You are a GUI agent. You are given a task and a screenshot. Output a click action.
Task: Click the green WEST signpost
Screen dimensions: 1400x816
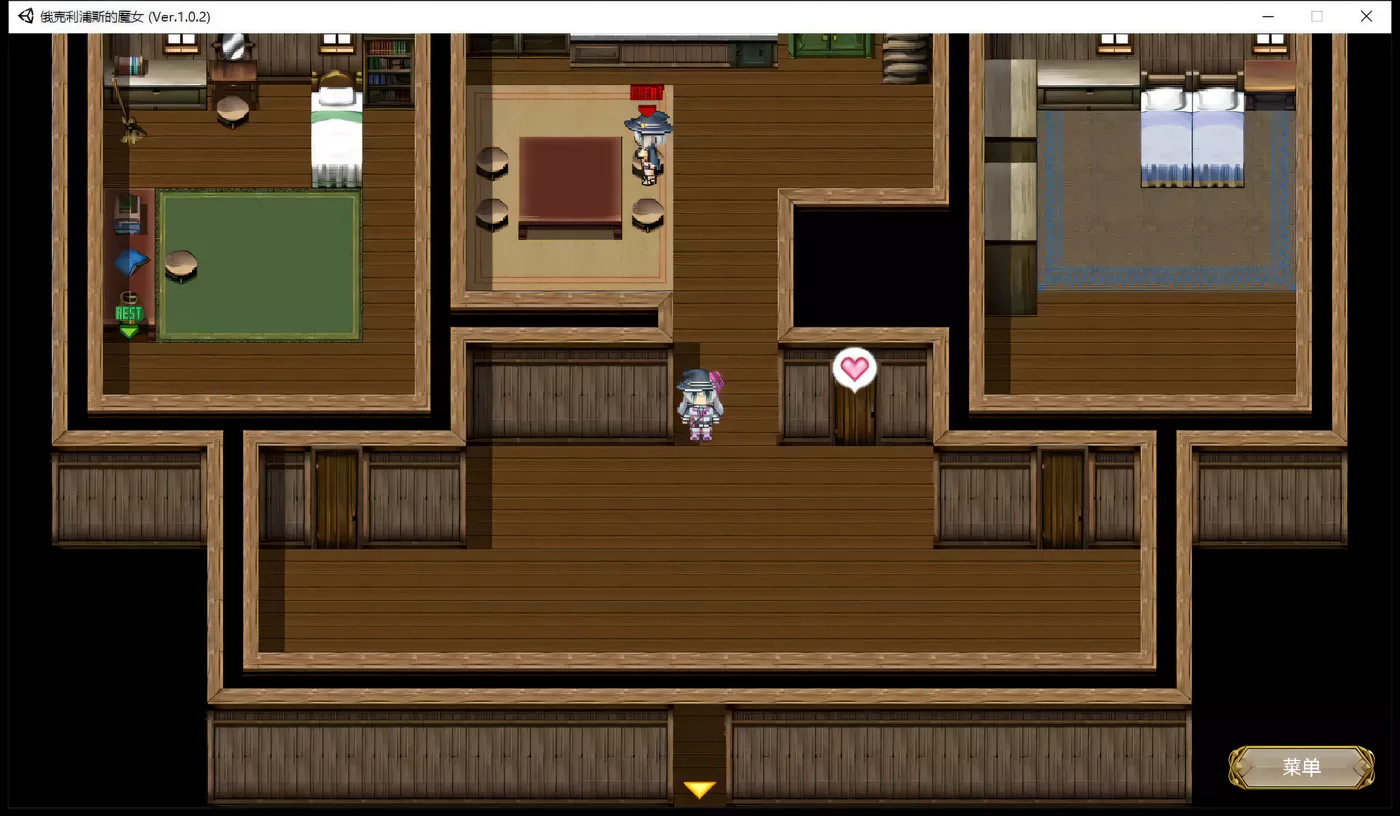pos(128,313)
